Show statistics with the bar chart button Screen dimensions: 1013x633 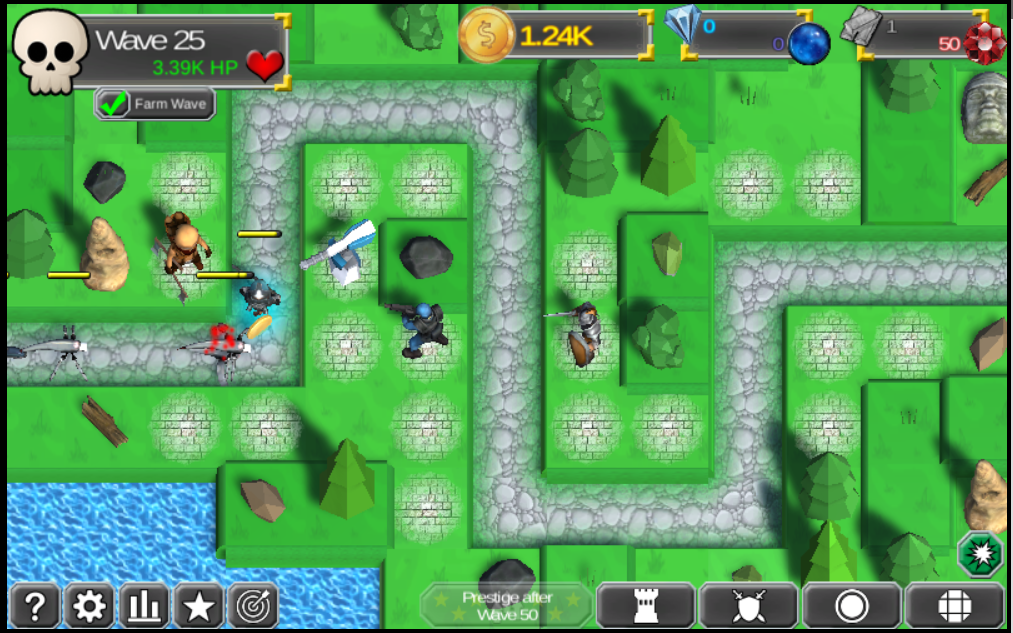point(144,606)
